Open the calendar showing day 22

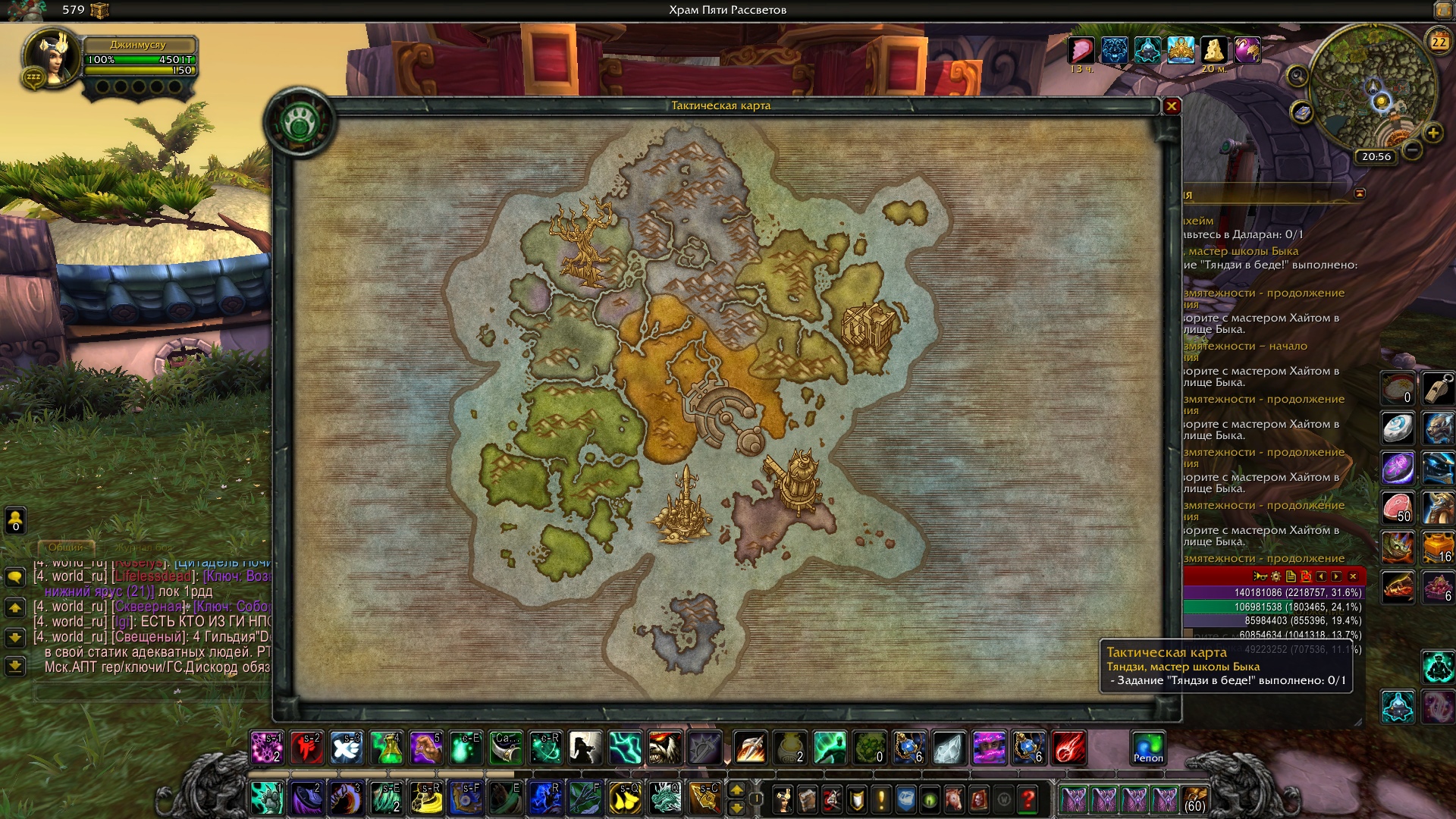click(x=1439, y=42)
